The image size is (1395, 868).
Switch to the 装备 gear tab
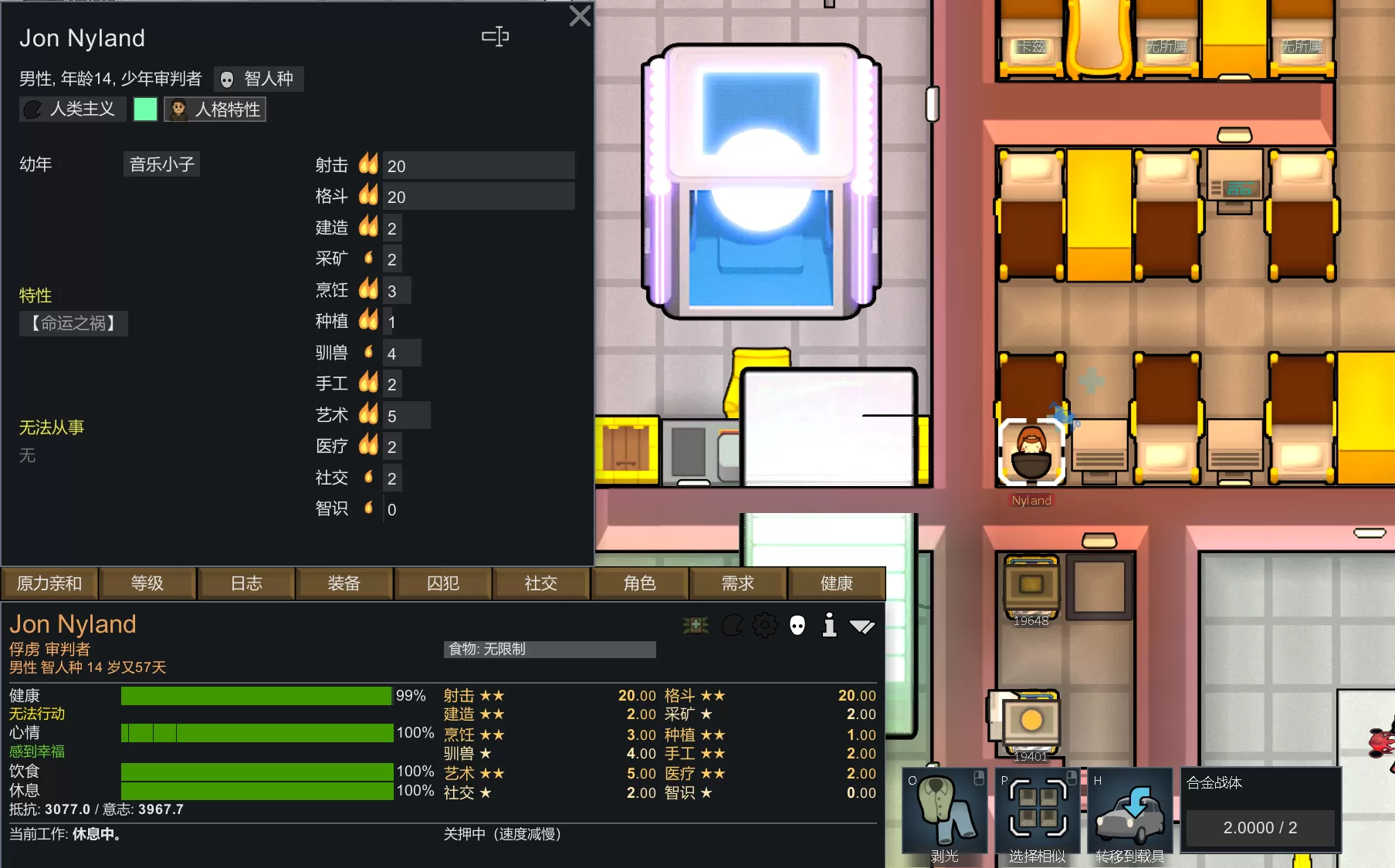click(344, 583)
